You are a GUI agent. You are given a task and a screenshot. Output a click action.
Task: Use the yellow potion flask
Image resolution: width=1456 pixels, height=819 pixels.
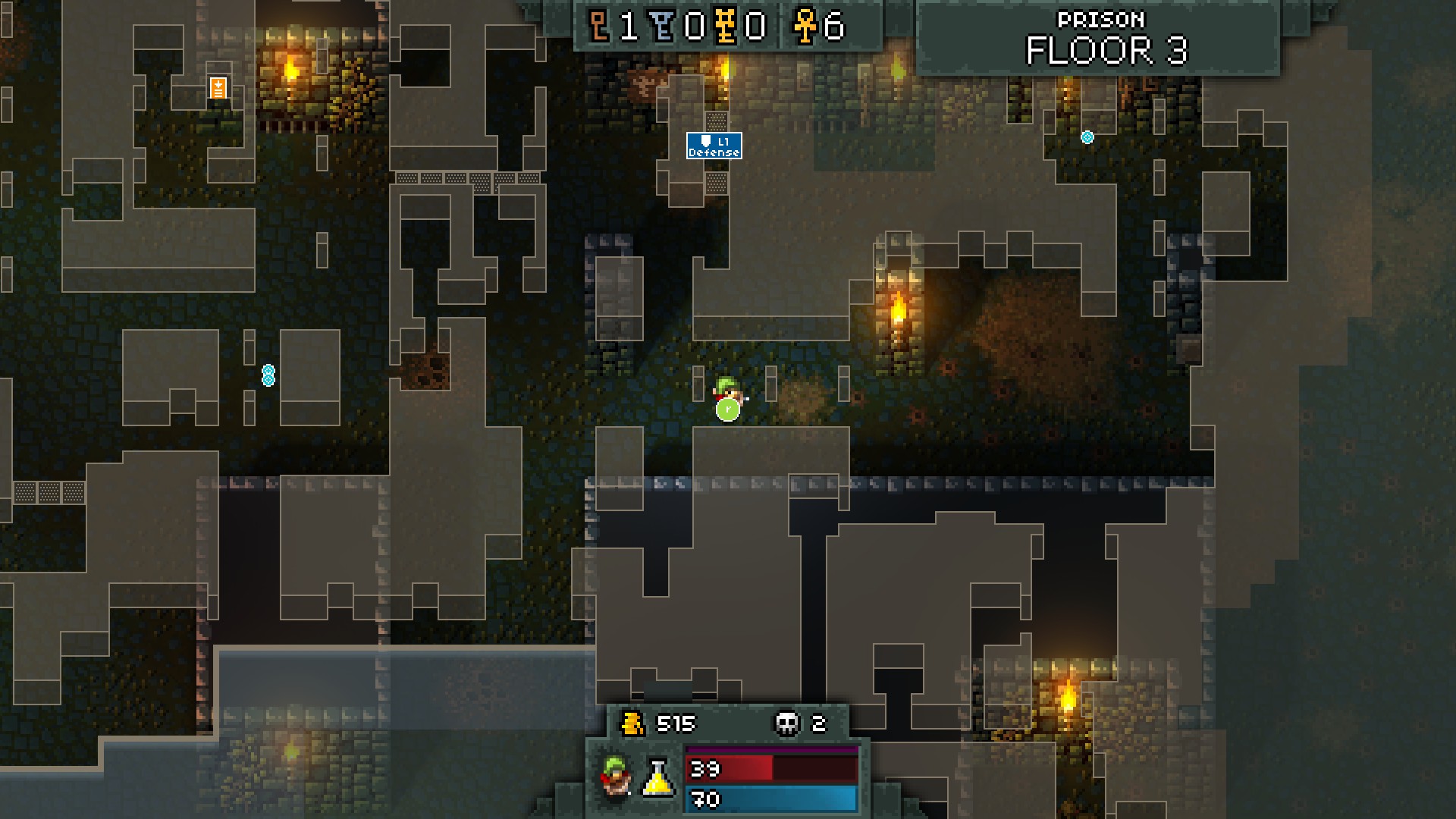[659, 777]
